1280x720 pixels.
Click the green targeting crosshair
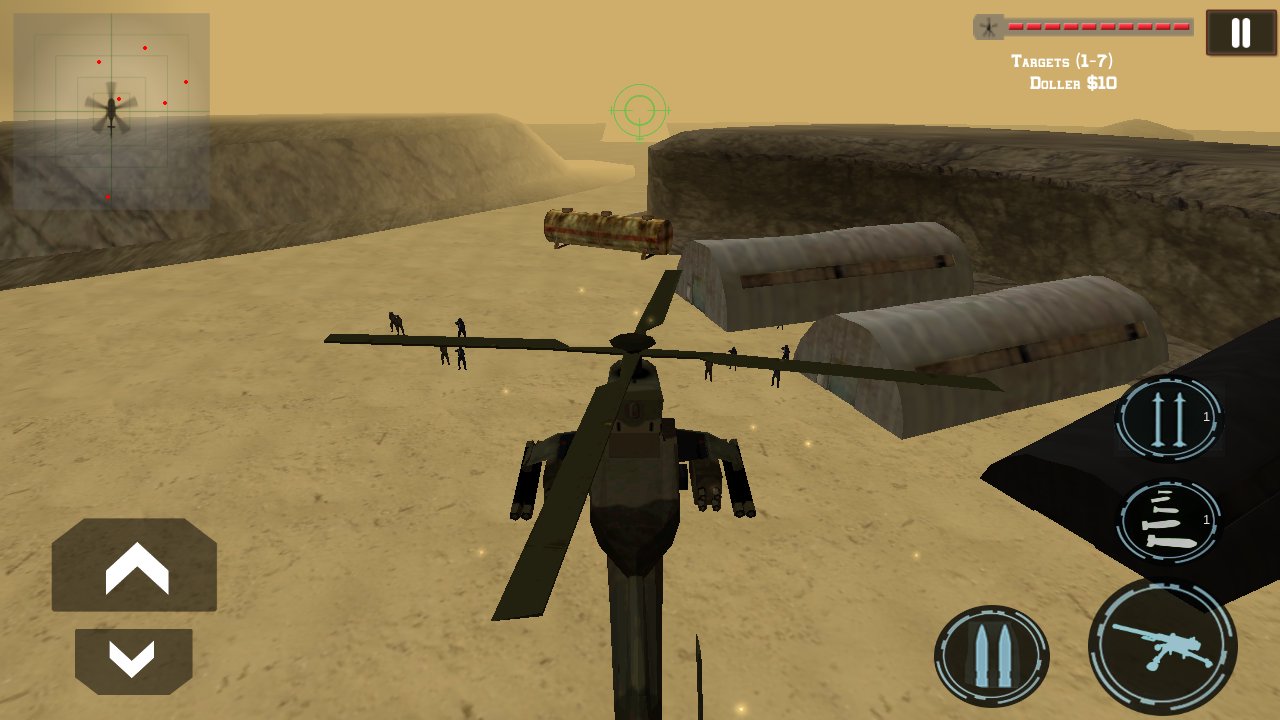(x=638, y=111)
